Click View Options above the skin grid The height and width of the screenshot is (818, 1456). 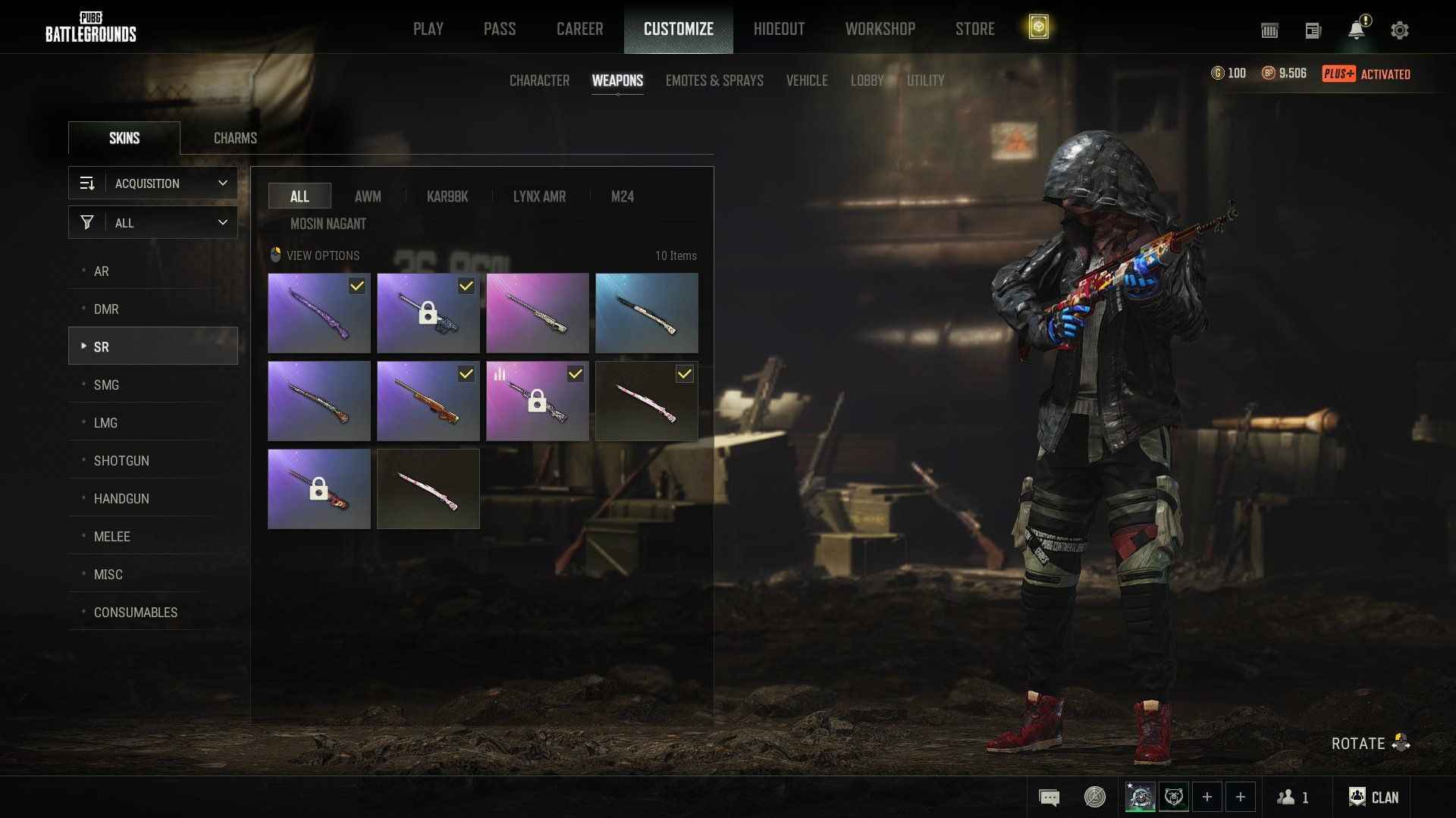click(x=315, y=255)
